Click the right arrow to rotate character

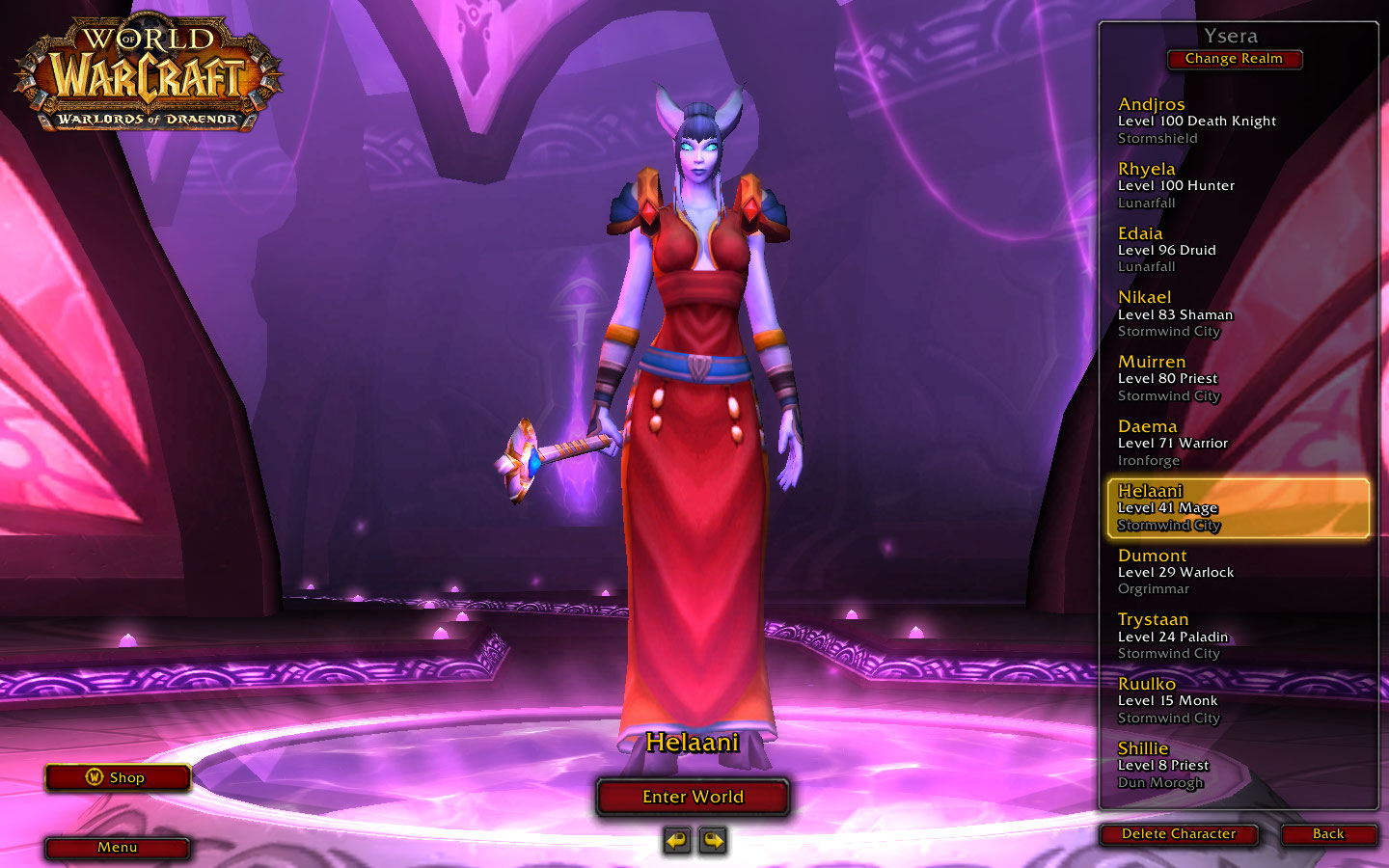click(x=712, y=840)
